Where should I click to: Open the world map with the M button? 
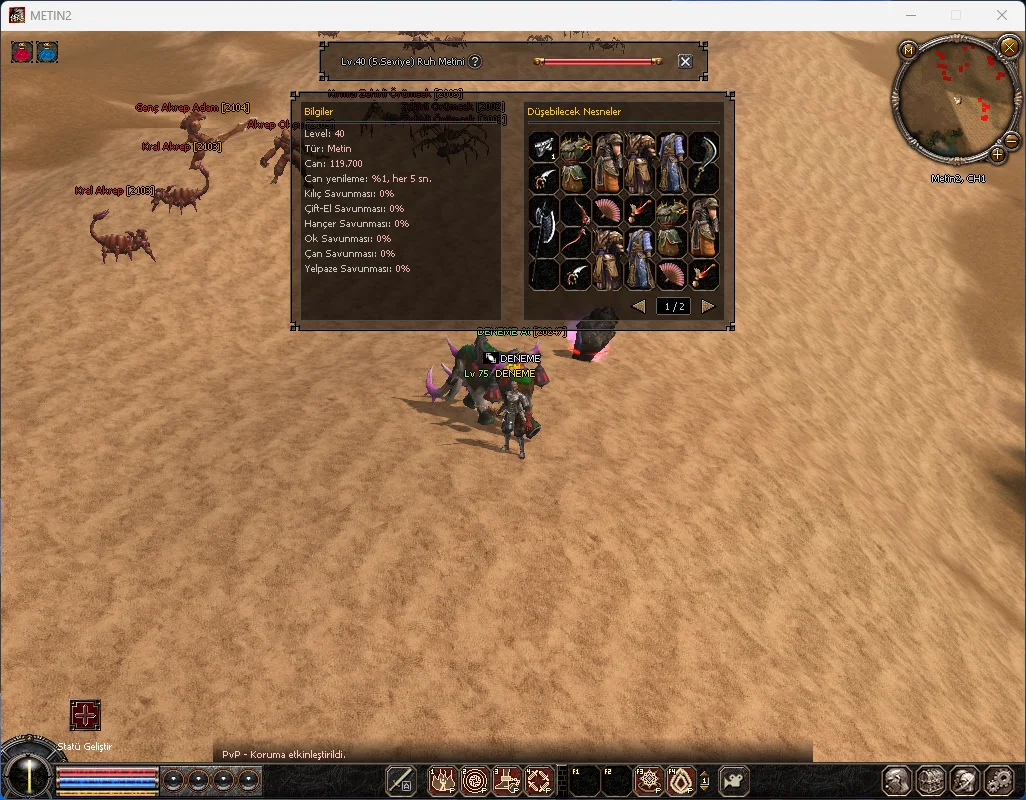(908, 49)
